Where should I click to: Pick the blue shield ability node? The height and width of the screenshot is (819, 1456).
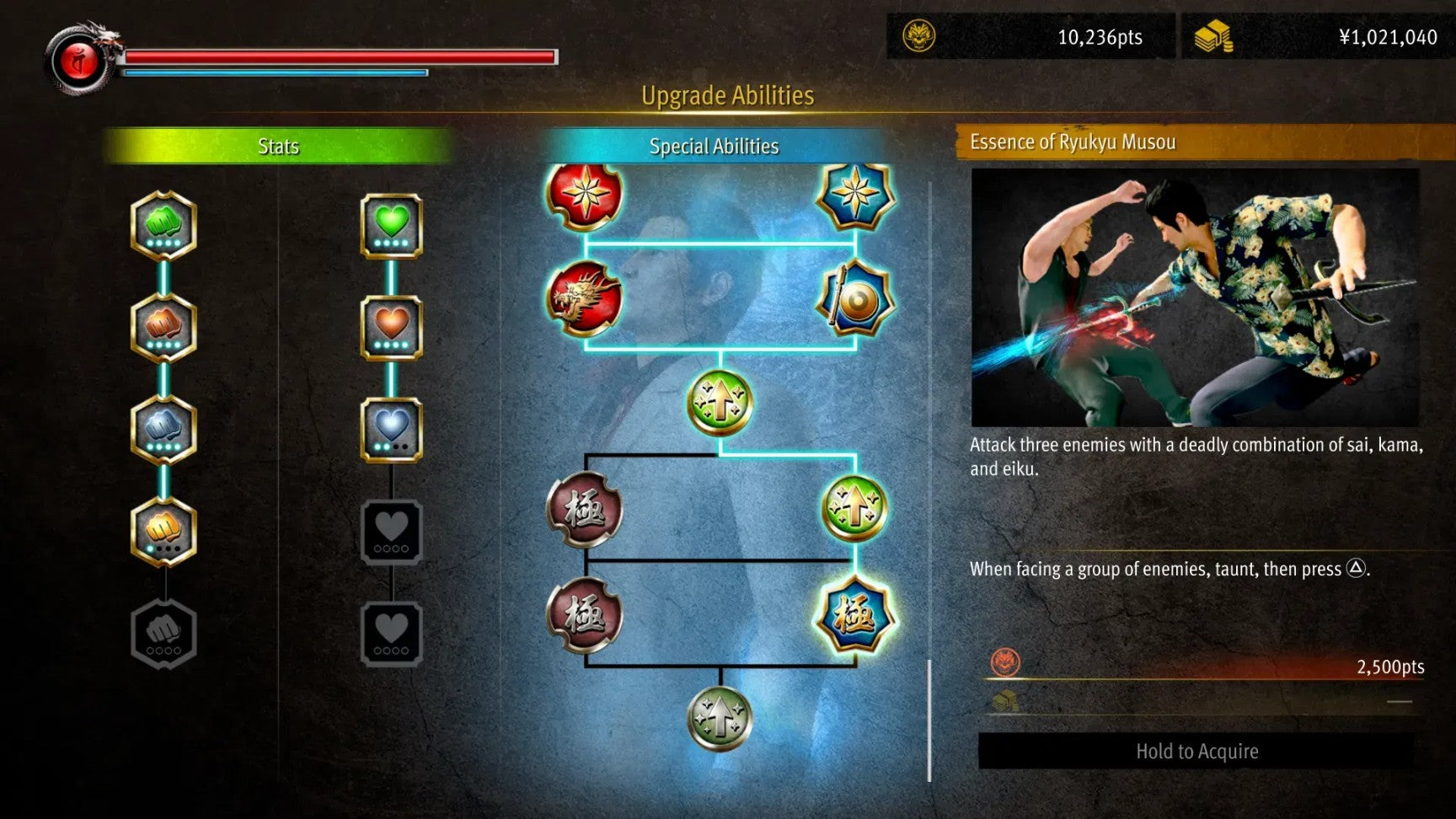(x=855, y=299)
